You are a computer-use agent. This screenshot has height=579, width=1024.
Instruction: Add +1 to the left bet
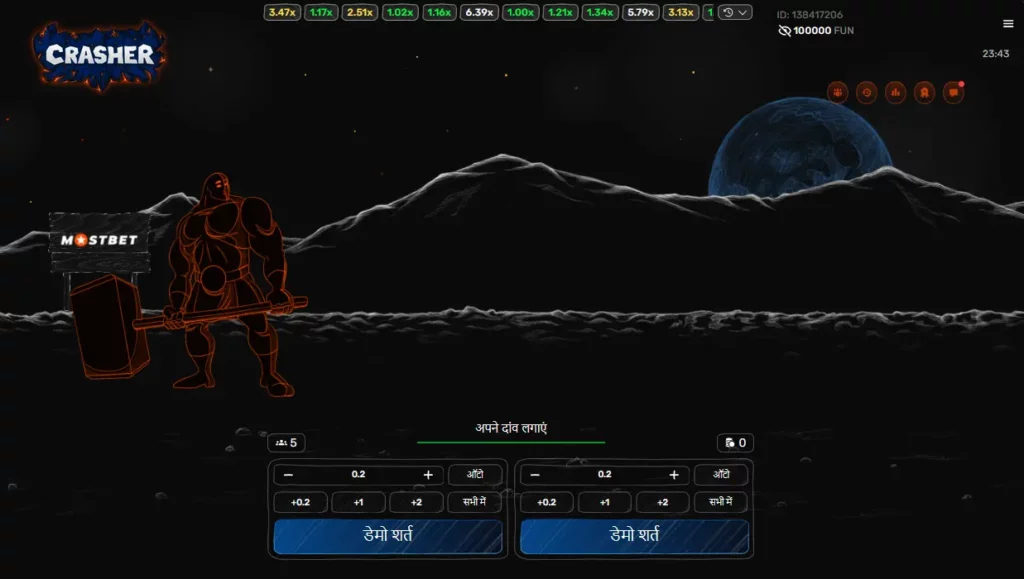[x=358, y=502]
